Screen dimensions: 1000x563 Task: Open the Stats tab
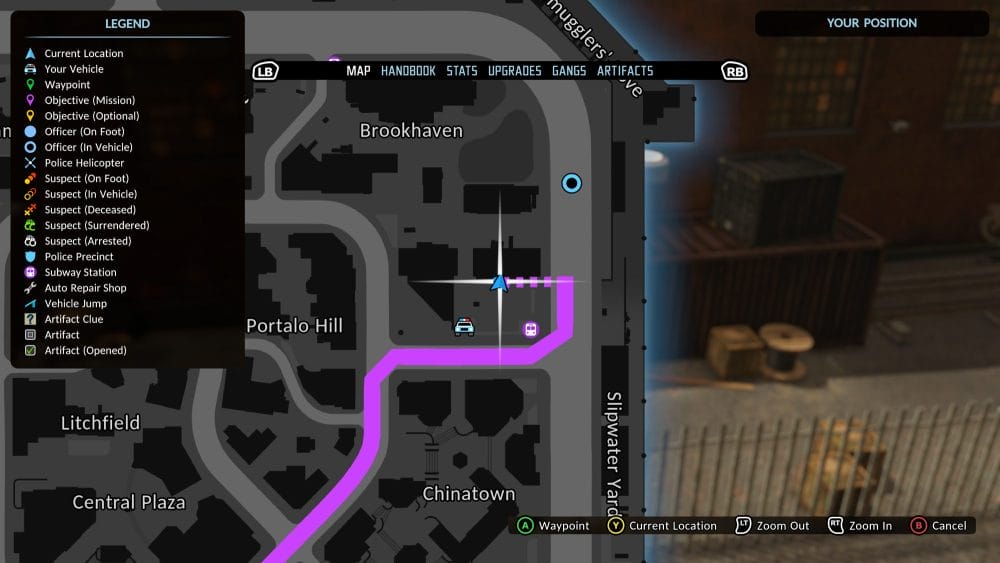[x=462, y=71]
